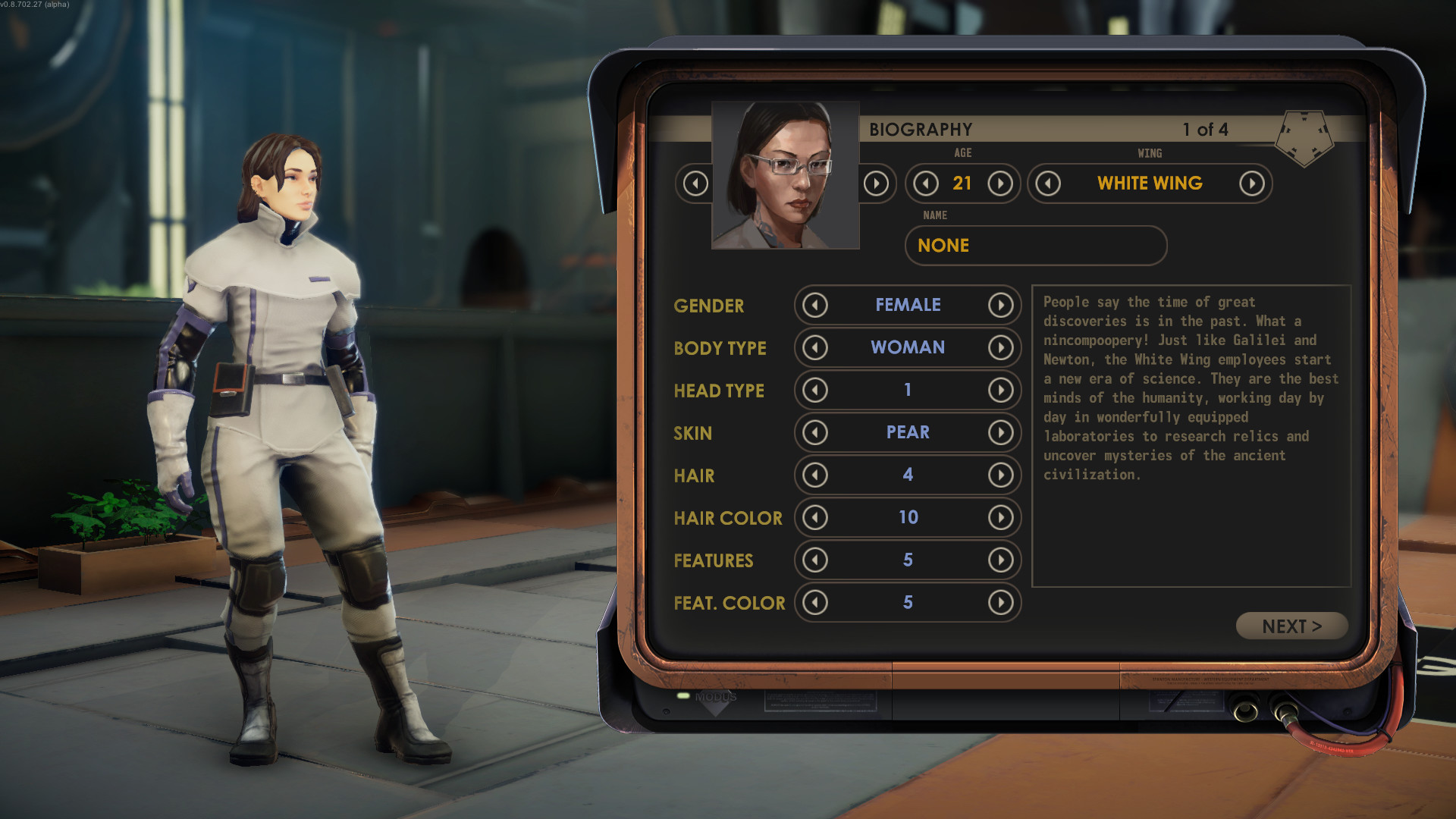Screen dimensions: 1456x819
Task: Advance head type to the next option
Action: pyautogui.click(x=1000, y=391)
